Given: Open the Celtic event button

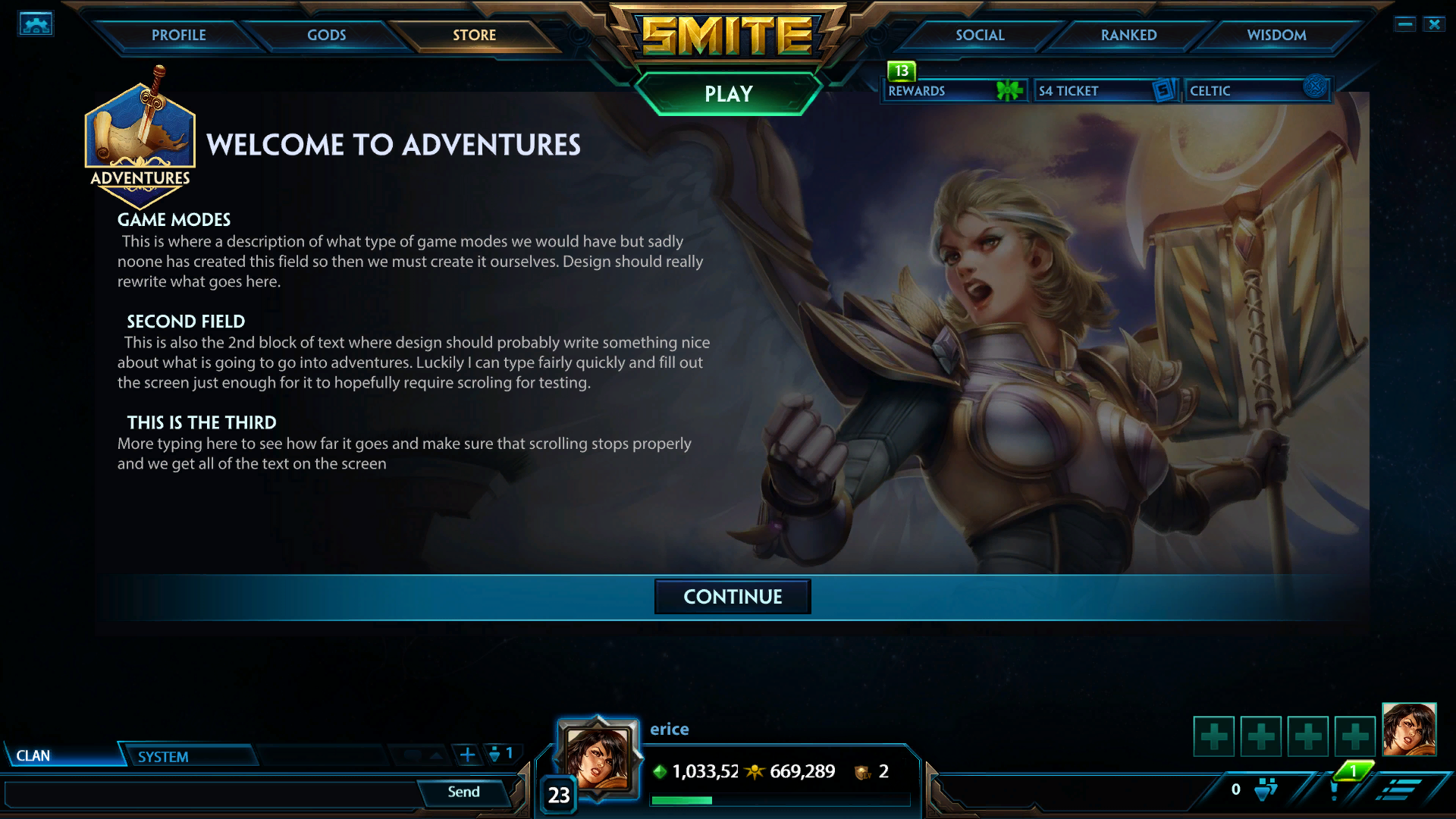Looking at the screenshot, I should click(x=1255, y=90).
